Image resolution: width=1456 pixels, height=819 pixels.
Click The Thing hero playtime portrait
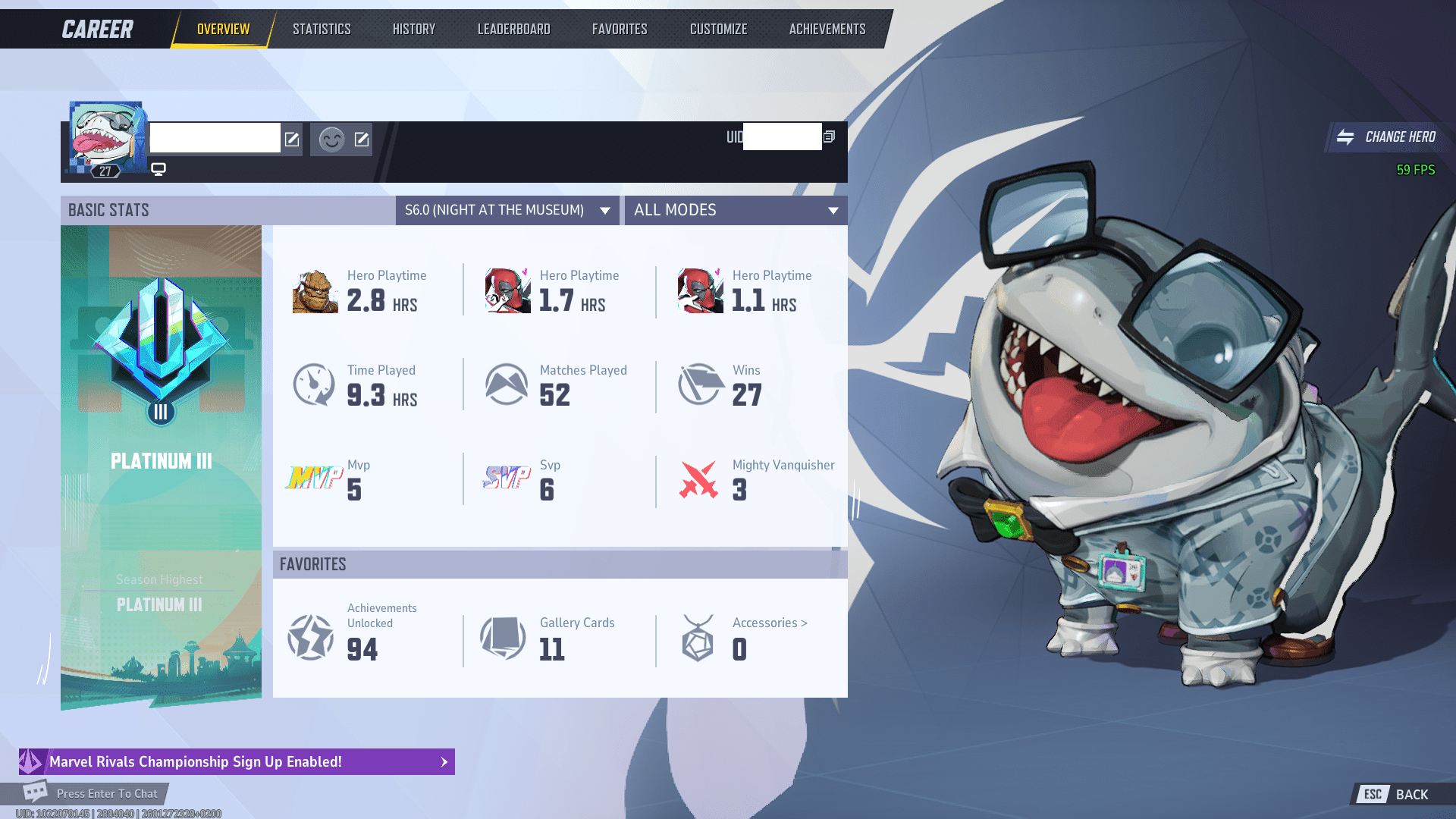pos(313,289)
